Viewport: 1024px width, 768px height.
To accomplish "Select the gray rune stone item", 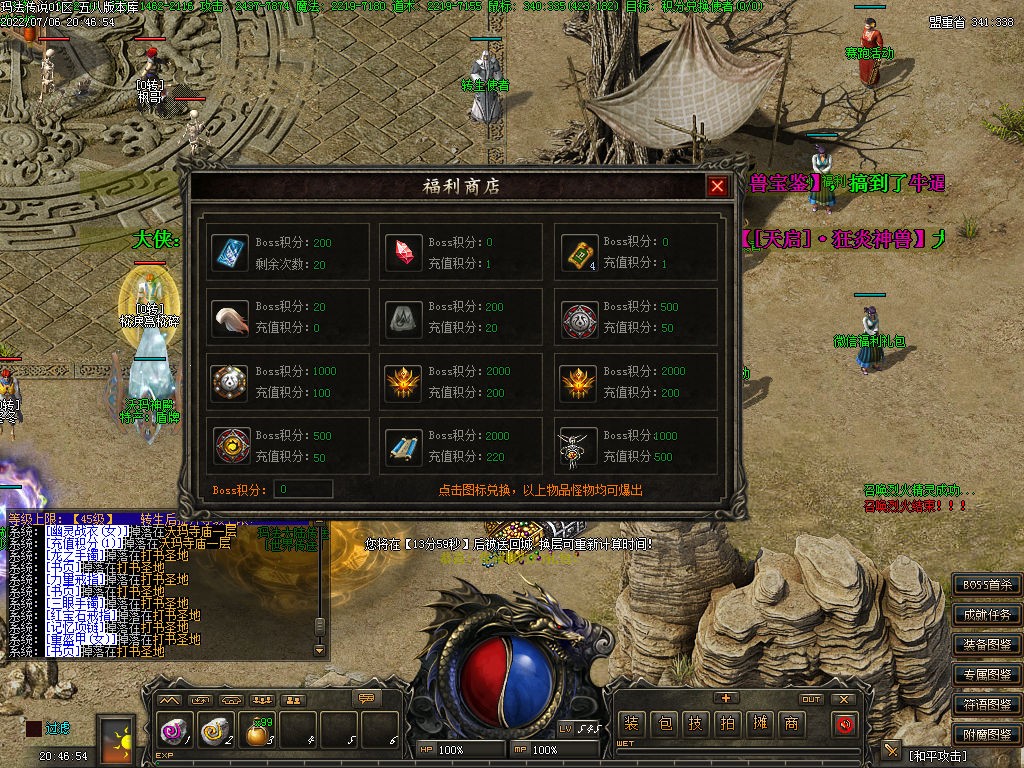I will coord(405,318).
